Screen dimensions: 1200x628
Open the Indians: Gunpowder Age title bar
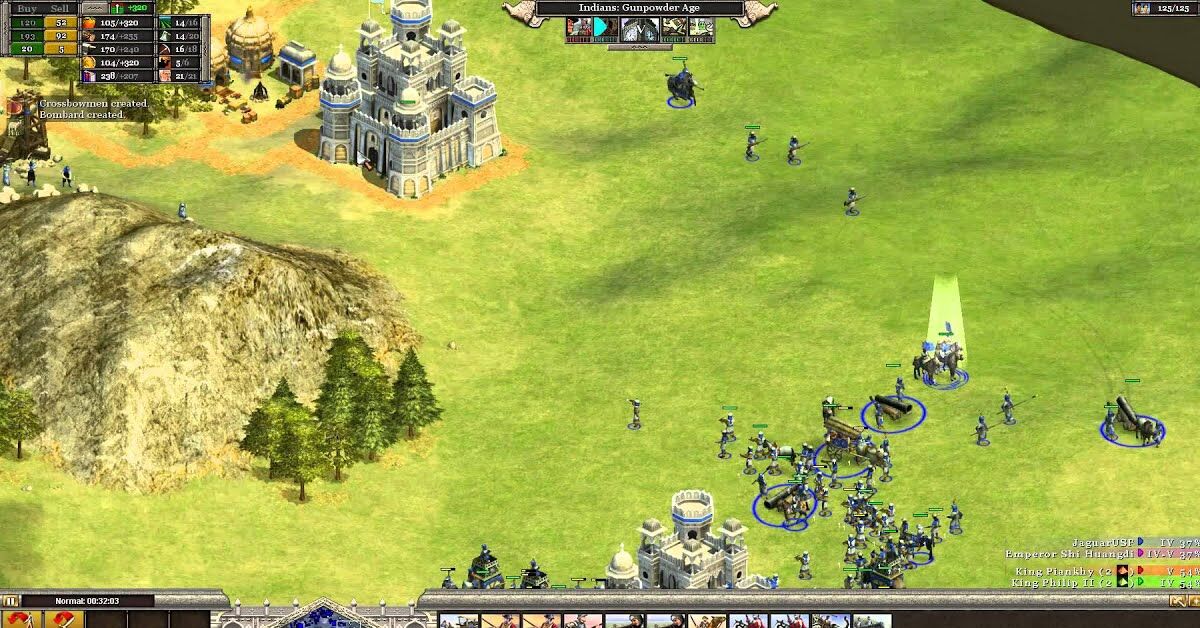click(640, 8)
